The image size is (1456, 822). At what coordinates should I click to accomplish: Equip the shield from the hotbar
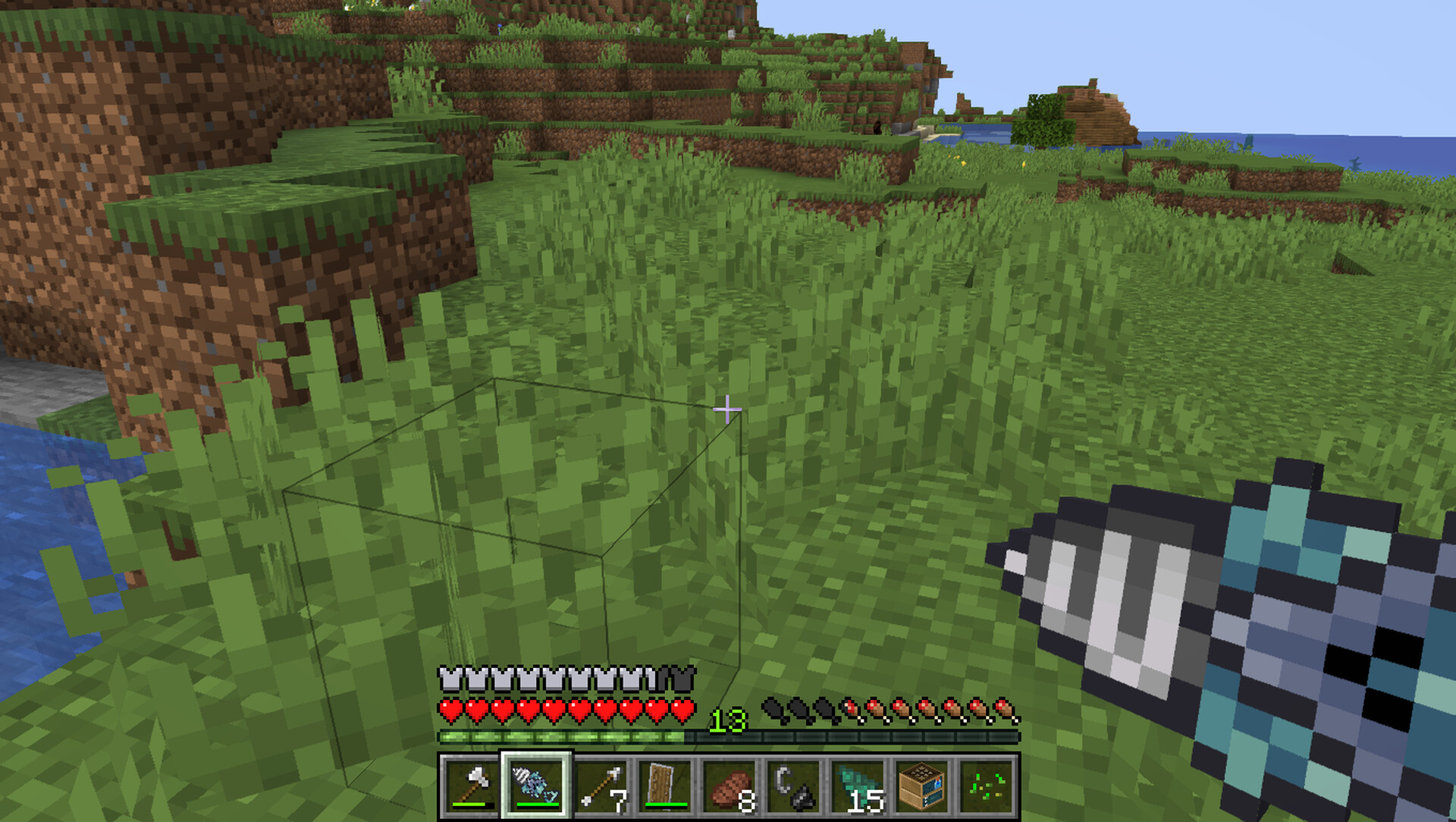point(665,786)
